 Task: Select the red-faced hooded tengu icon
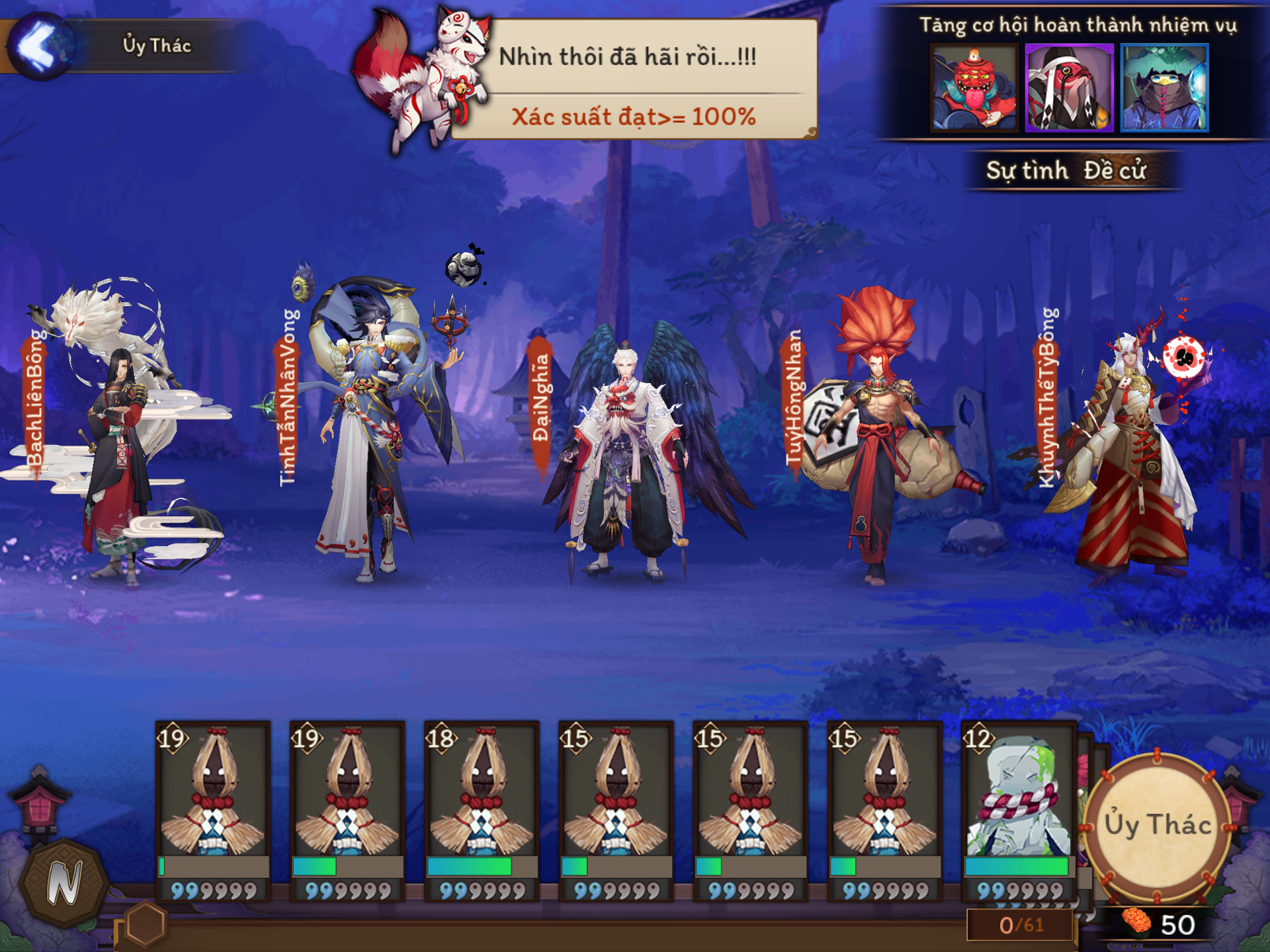1069,88
